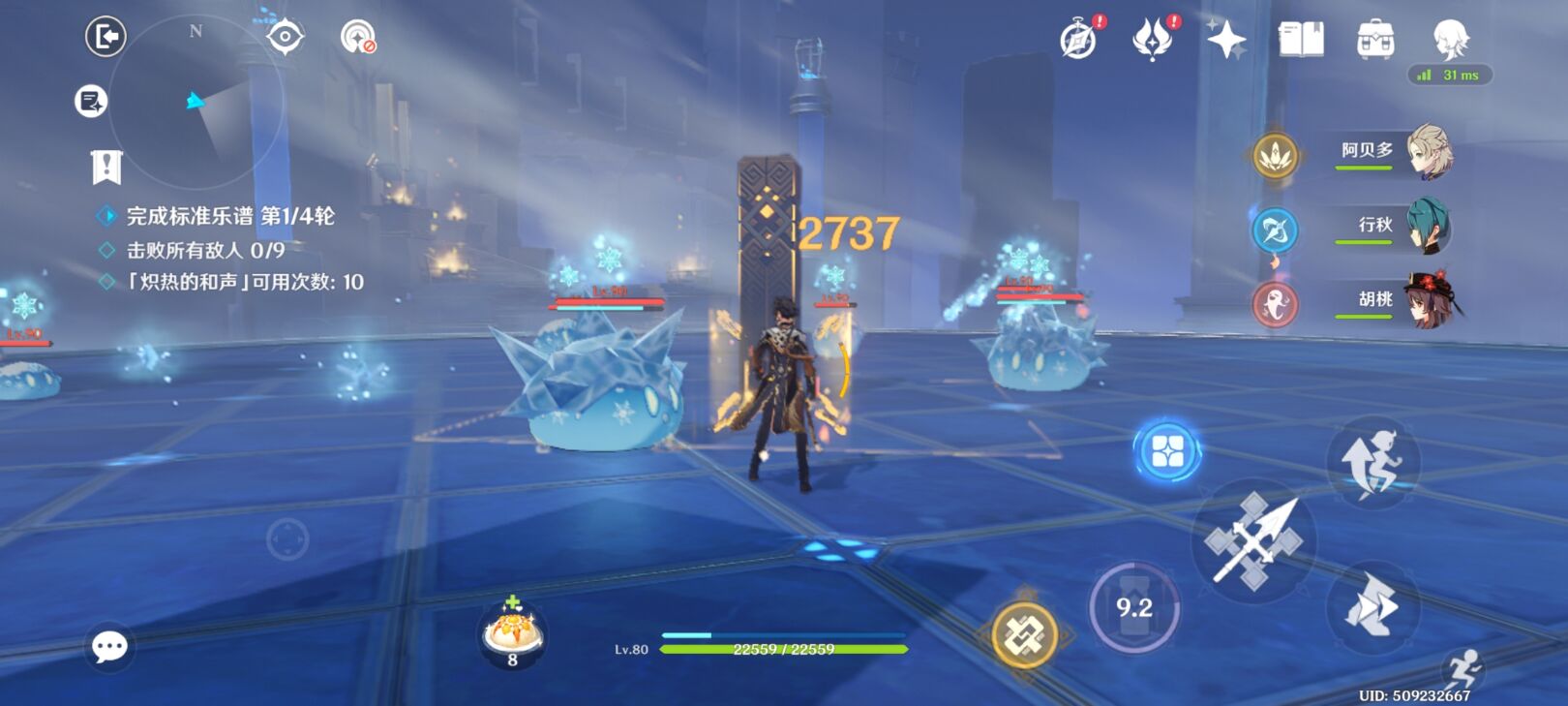Open the chat speech bubble
Screen dimensions: 1568x706
[x=108, y=646]
